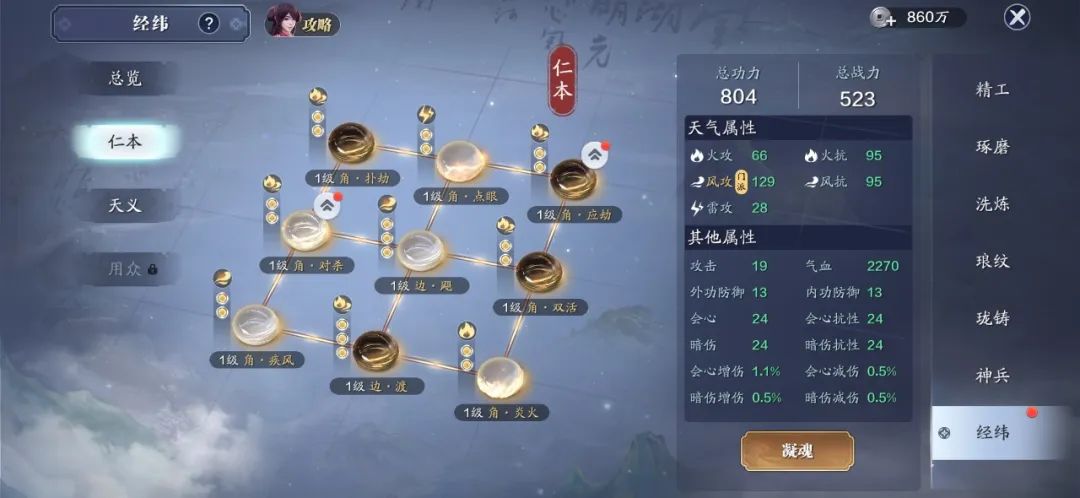This screenshot has height=498, width=1080.
Task: Open the question mark help button
Action: pos(208,23)
